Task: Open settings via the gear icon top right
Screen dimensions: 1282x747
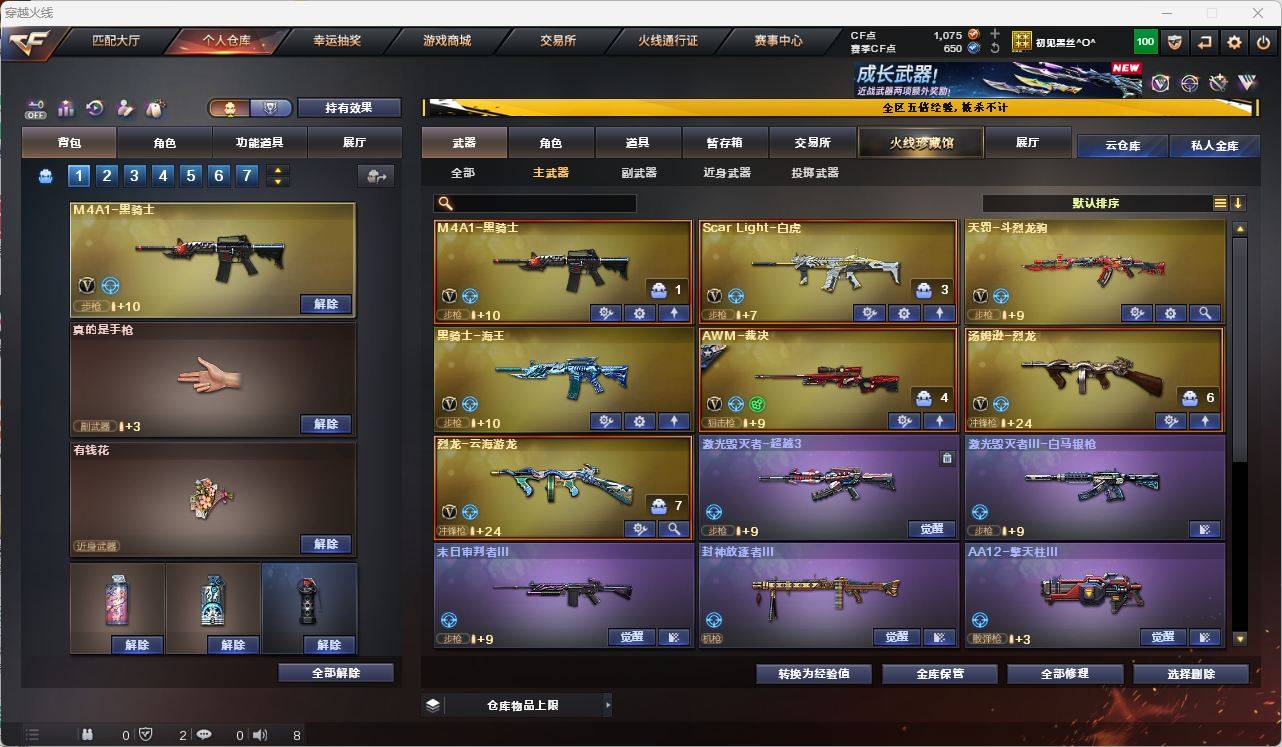Action: (1232, 41)
